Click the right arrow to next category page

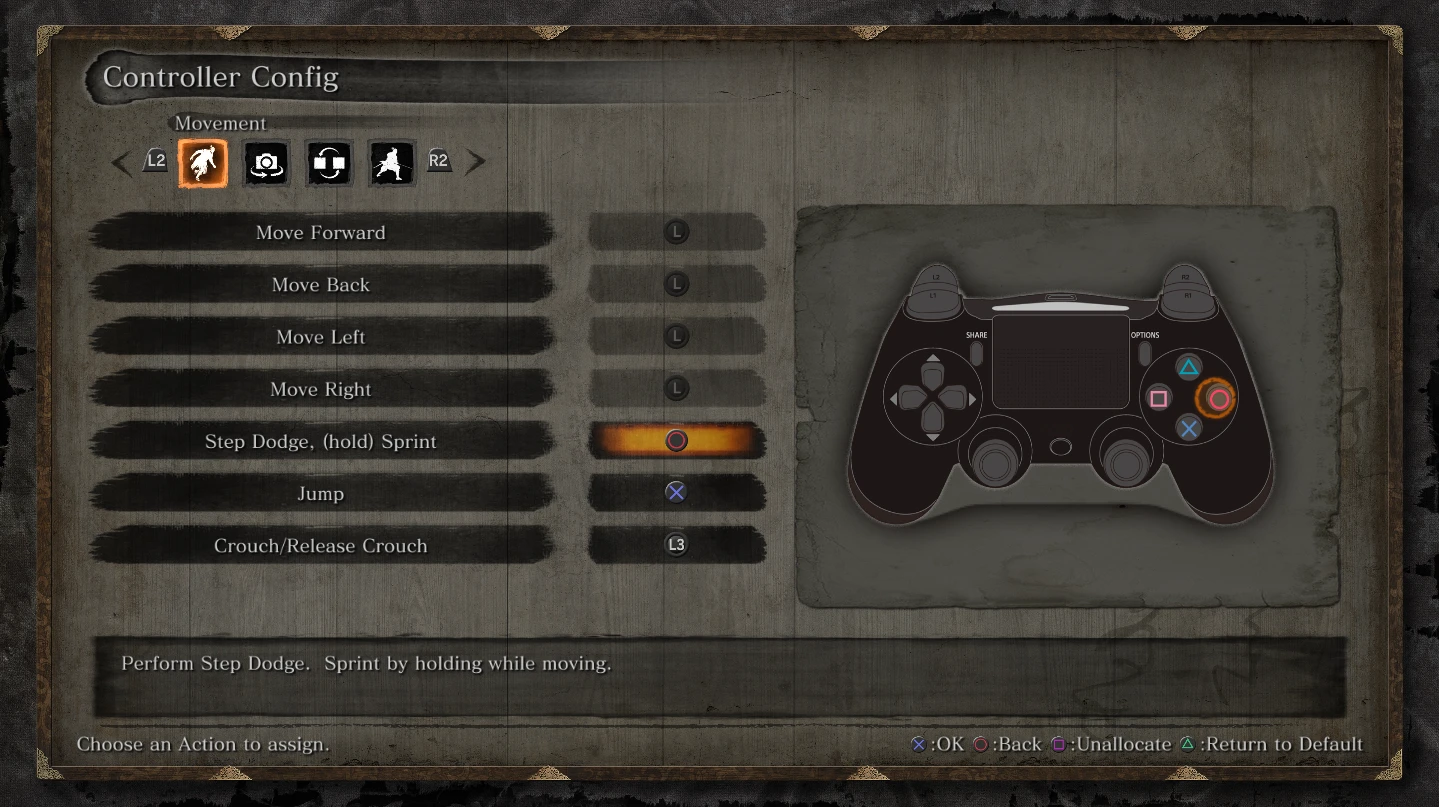[x=477, y=161]
